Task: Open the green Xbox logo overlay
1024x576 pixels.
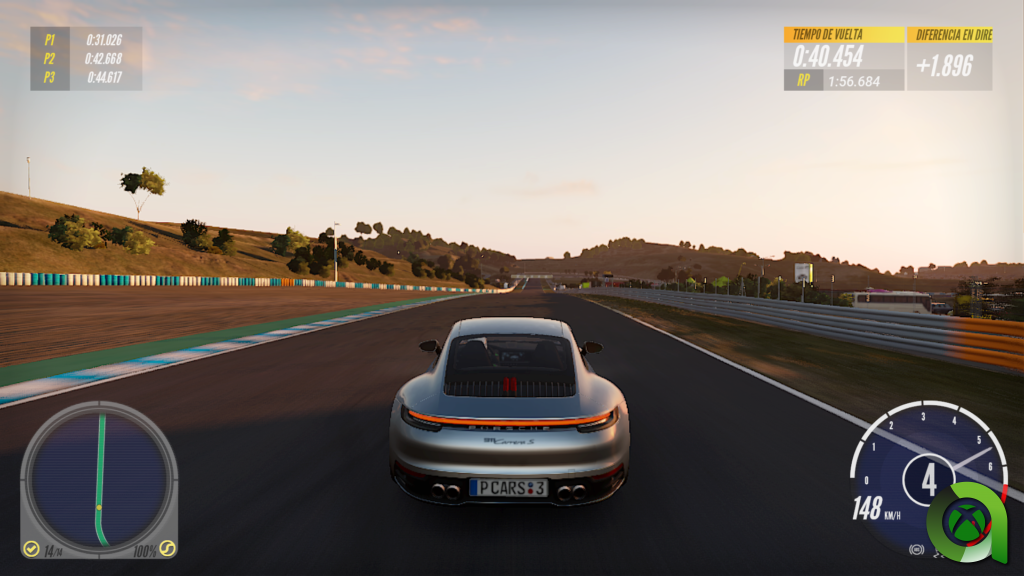Action: tap(966, 520)
